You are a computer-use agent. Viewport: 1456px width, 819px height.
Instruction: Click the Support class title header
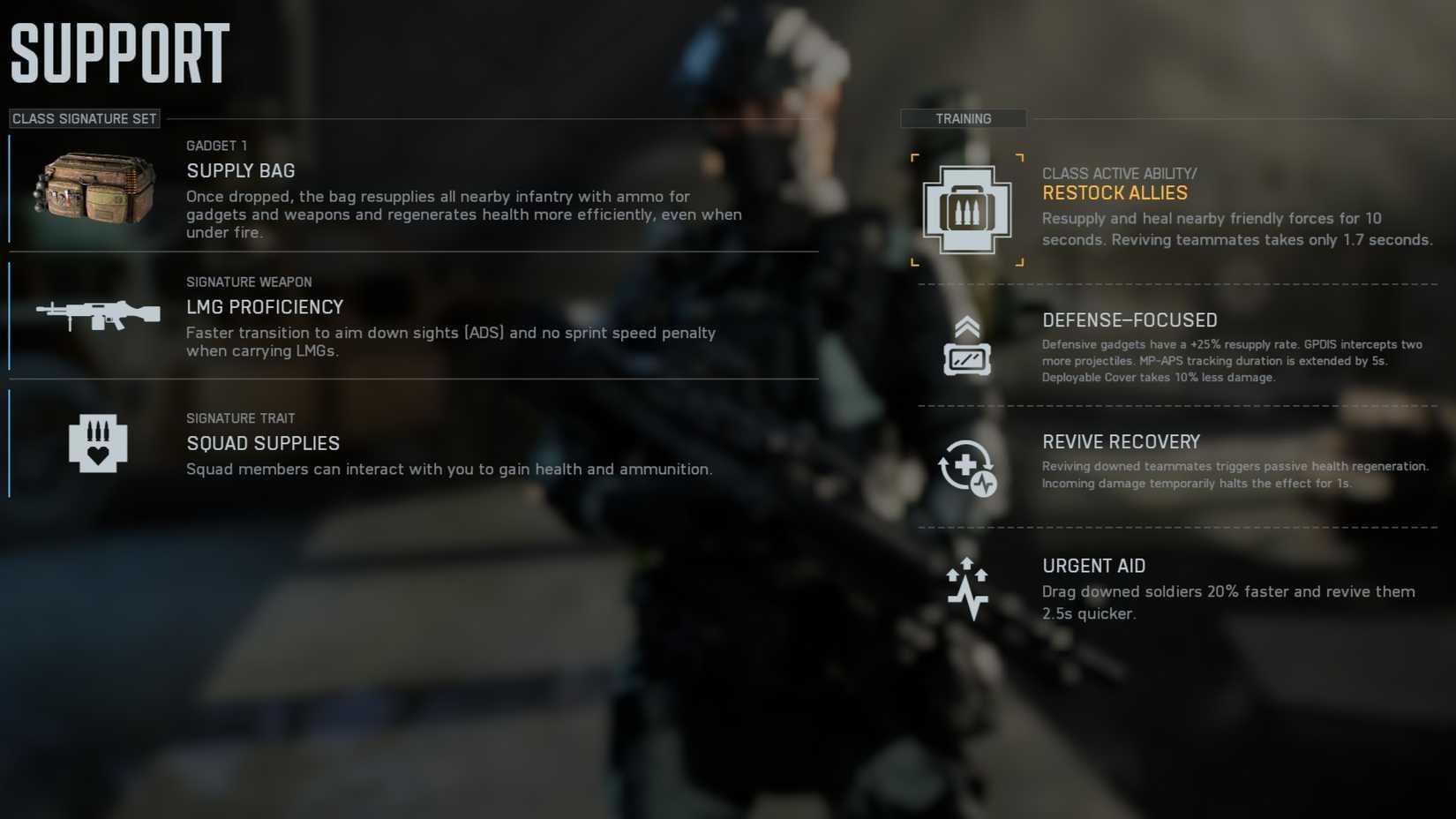119,51
